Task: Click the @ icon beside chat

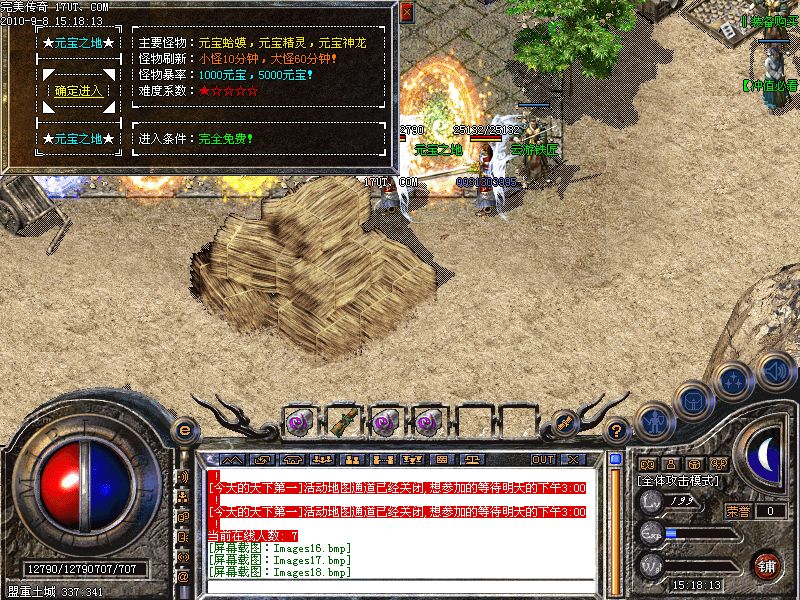Action: [x=184, y=576]
